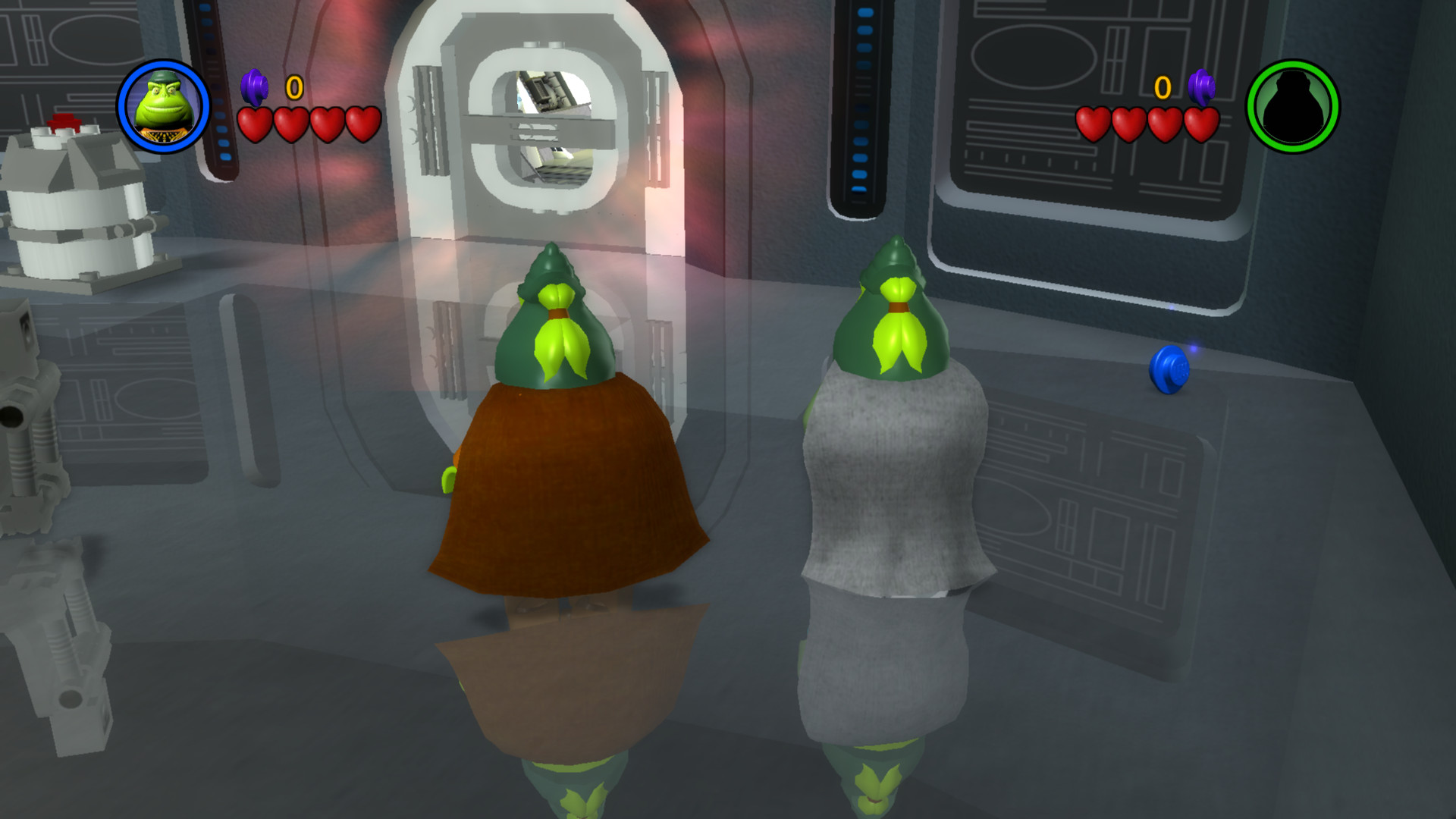Click the first red heart in player one's health
The image size is (1456, 819).
click(x=256, y=124)
